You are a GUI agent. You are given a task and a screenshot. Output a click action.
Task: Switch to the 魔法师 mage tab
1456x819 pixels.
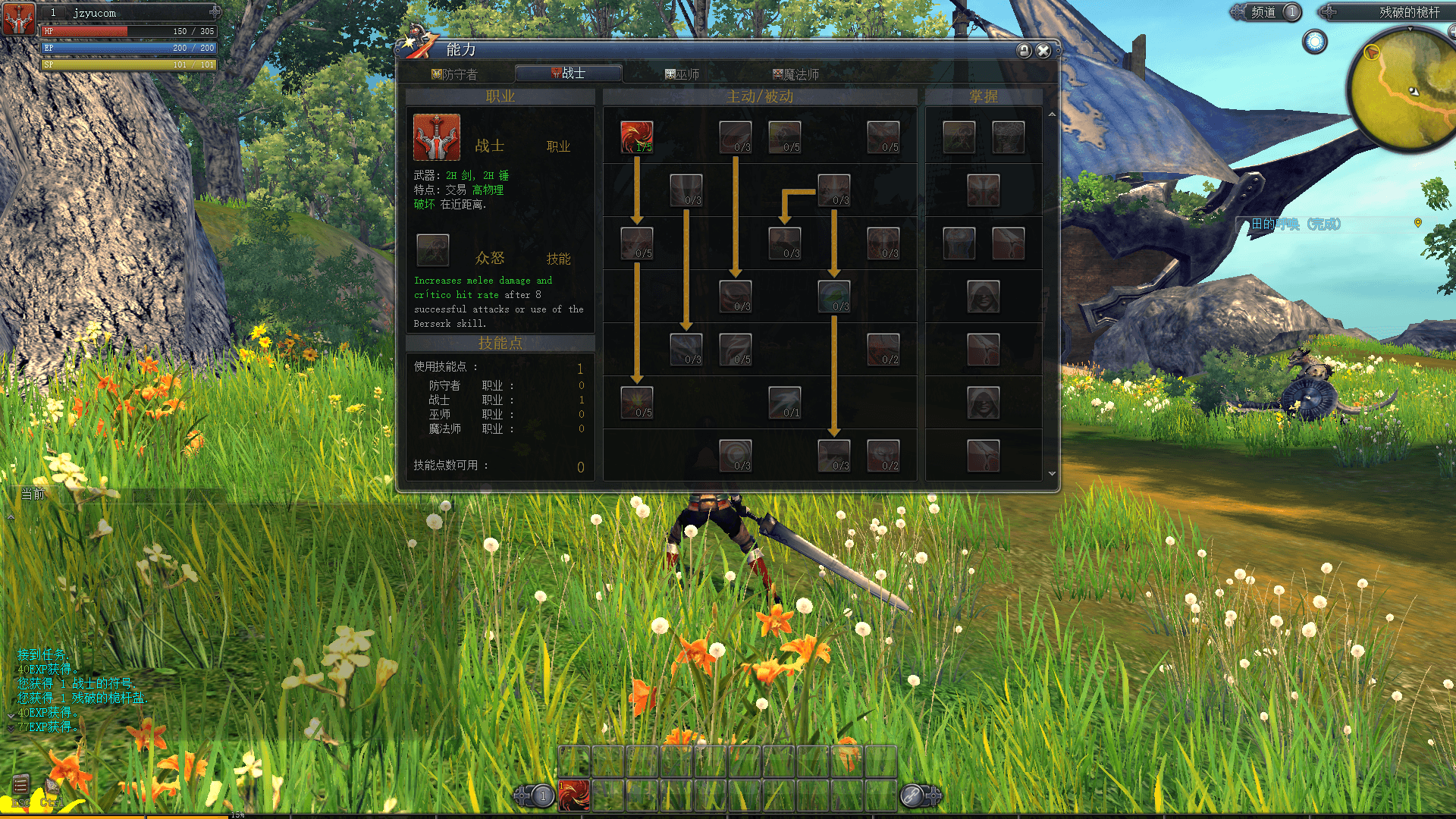tap(796, 74)
